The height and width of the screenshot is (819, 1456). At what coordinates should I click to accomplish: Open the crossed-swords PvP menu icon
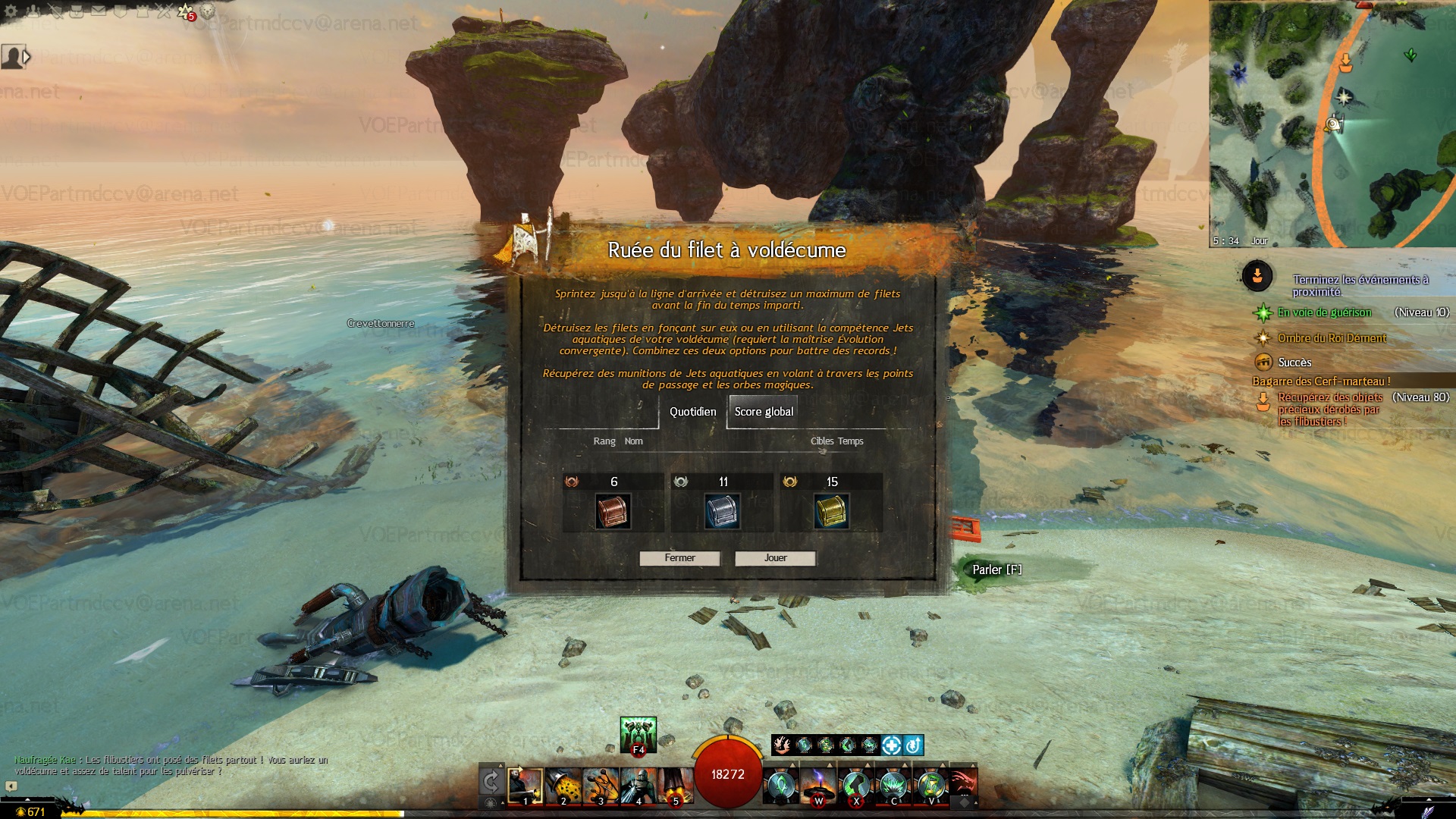point(164,11)
